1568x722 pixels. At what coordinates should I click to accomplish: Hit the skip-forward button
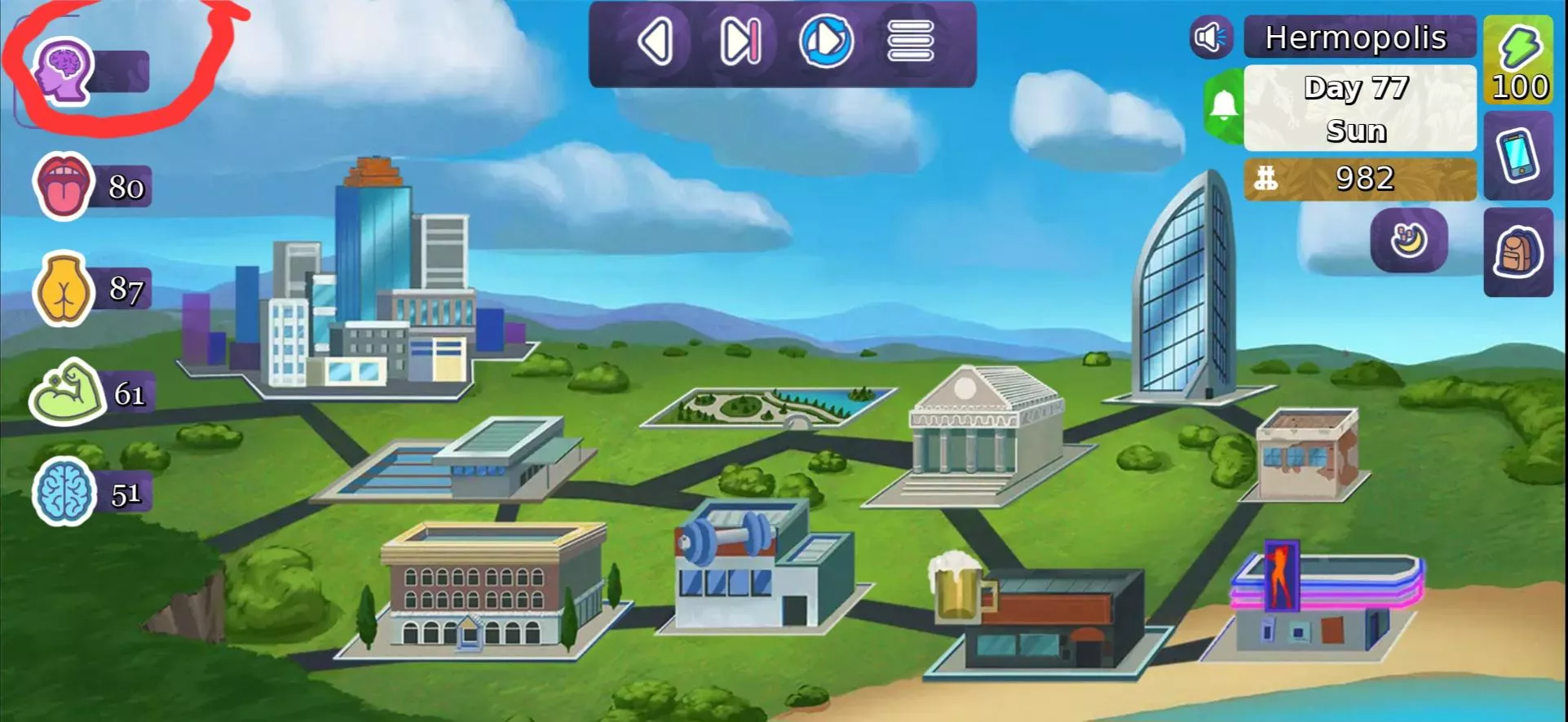(x=740, y=42)
